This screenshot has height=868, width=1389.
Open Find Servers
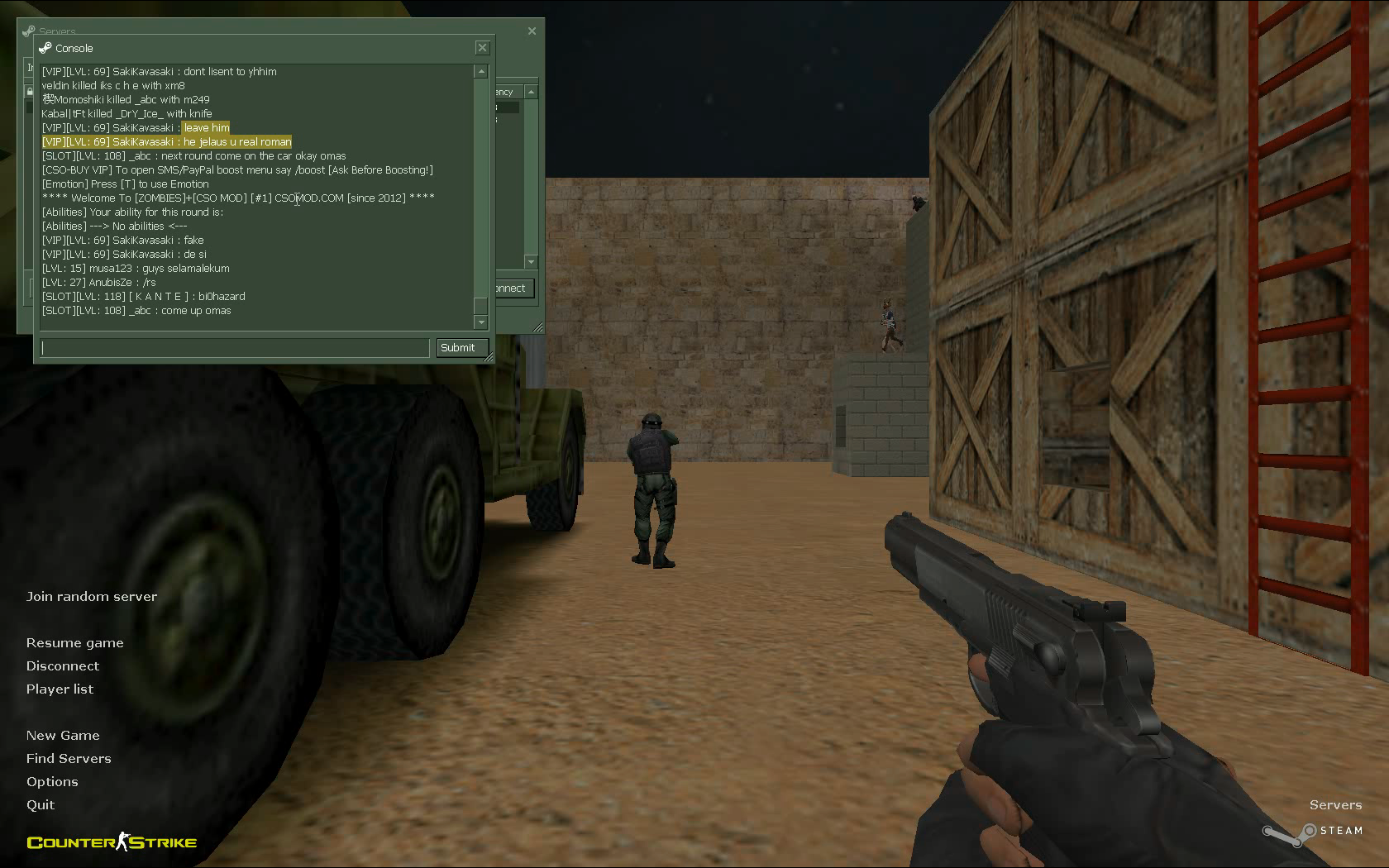(x=69, y=759)
